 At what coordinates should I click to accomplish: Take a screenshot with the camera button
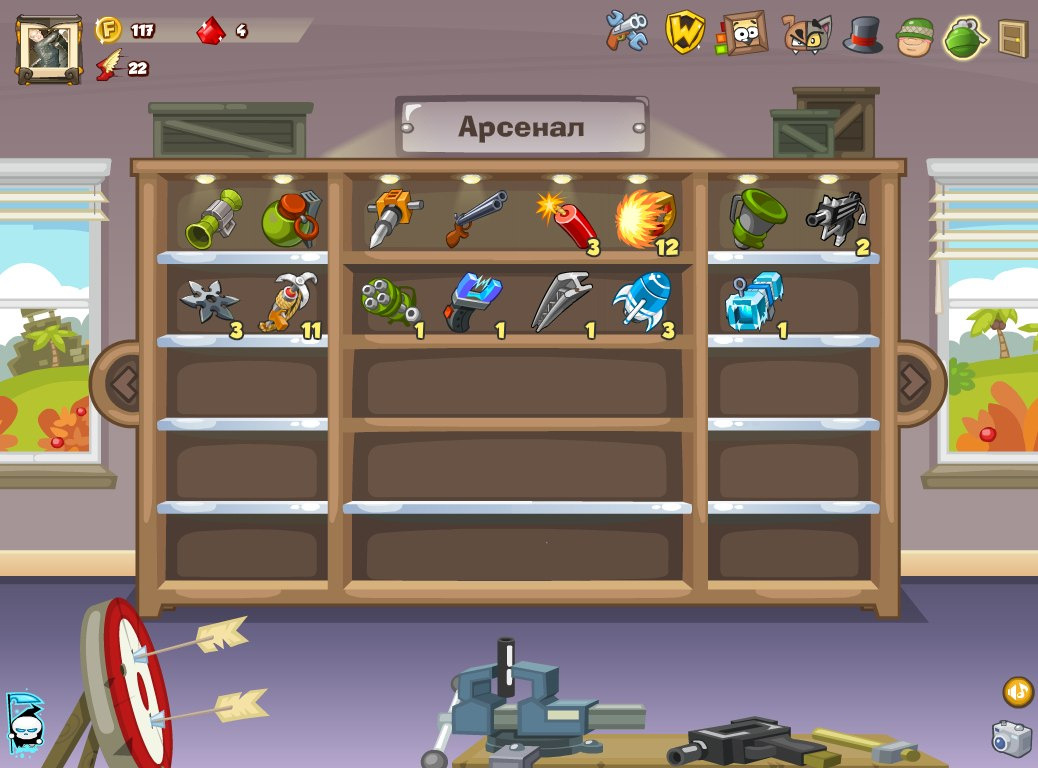click(1011, 738)
